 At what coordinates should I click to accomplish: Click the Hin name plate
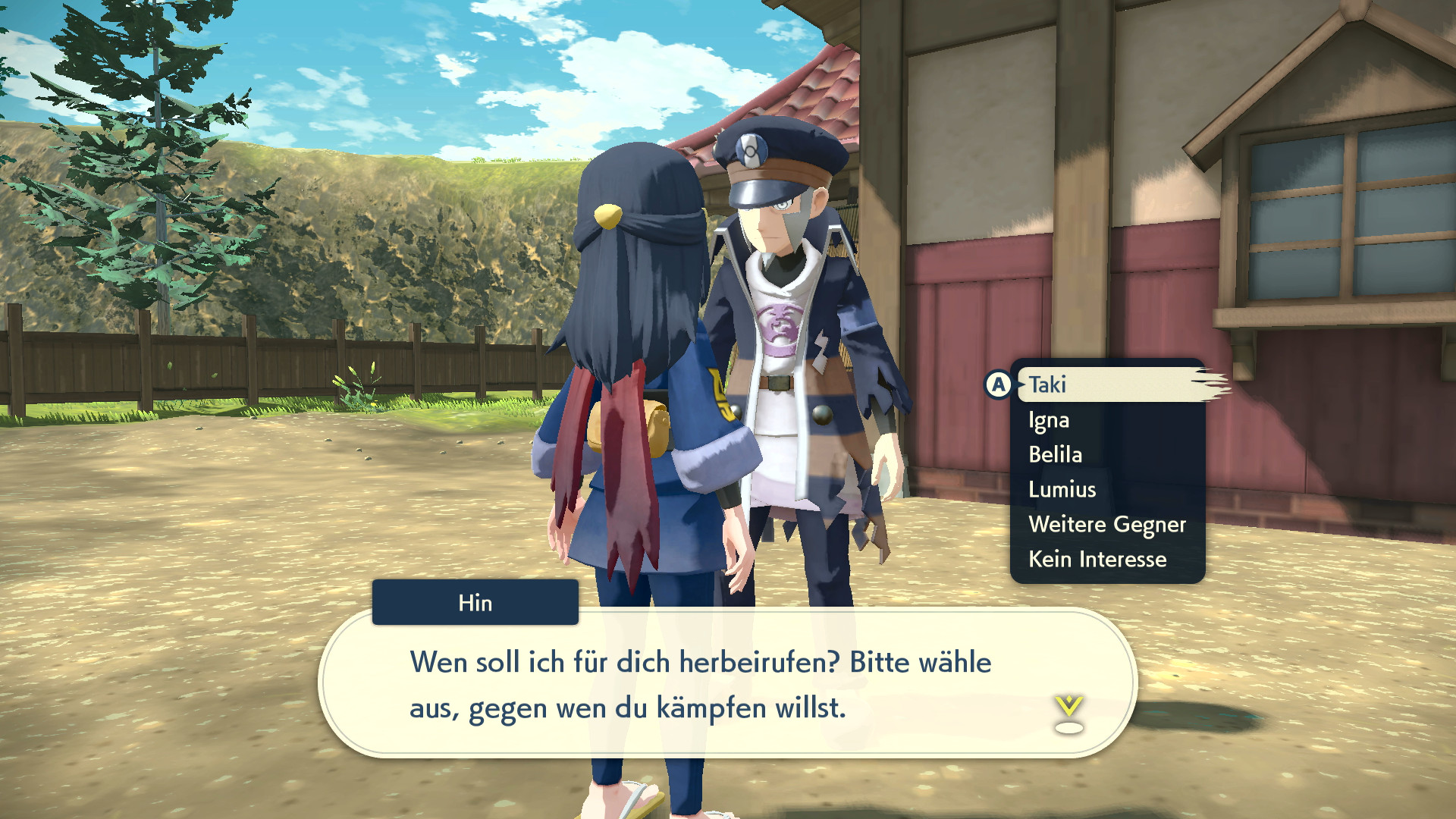point(475,603)
